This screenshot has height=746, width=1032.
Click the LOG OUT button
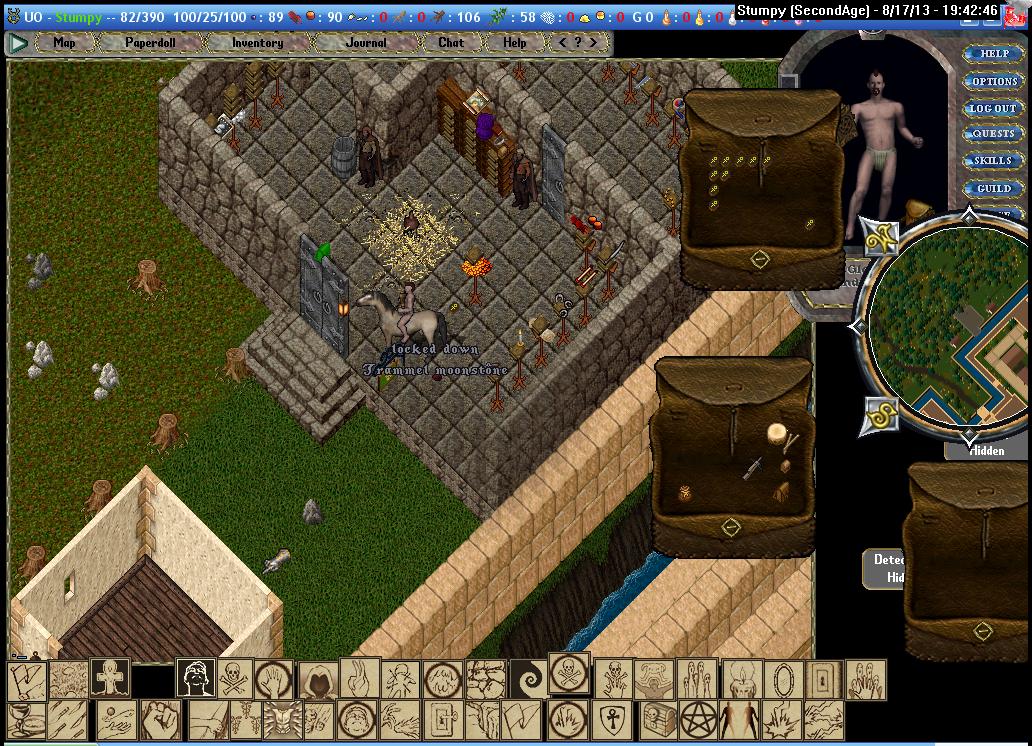tap(992, 108)
